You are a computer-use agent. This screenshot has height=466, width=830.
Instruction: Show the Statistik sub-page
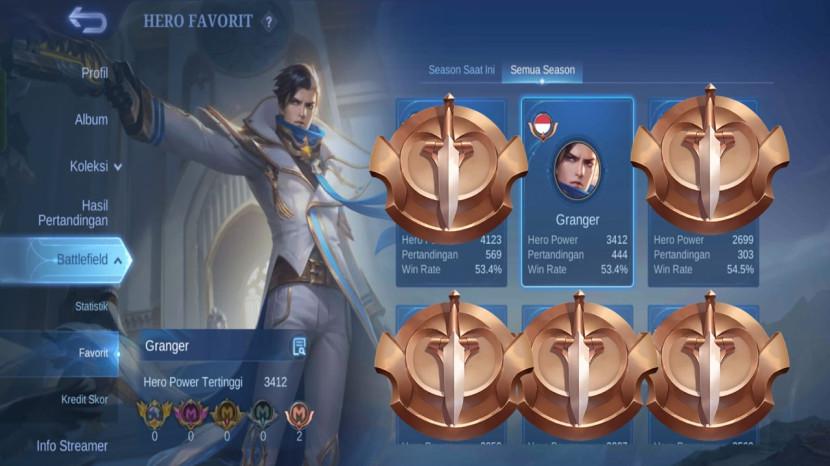91,306
